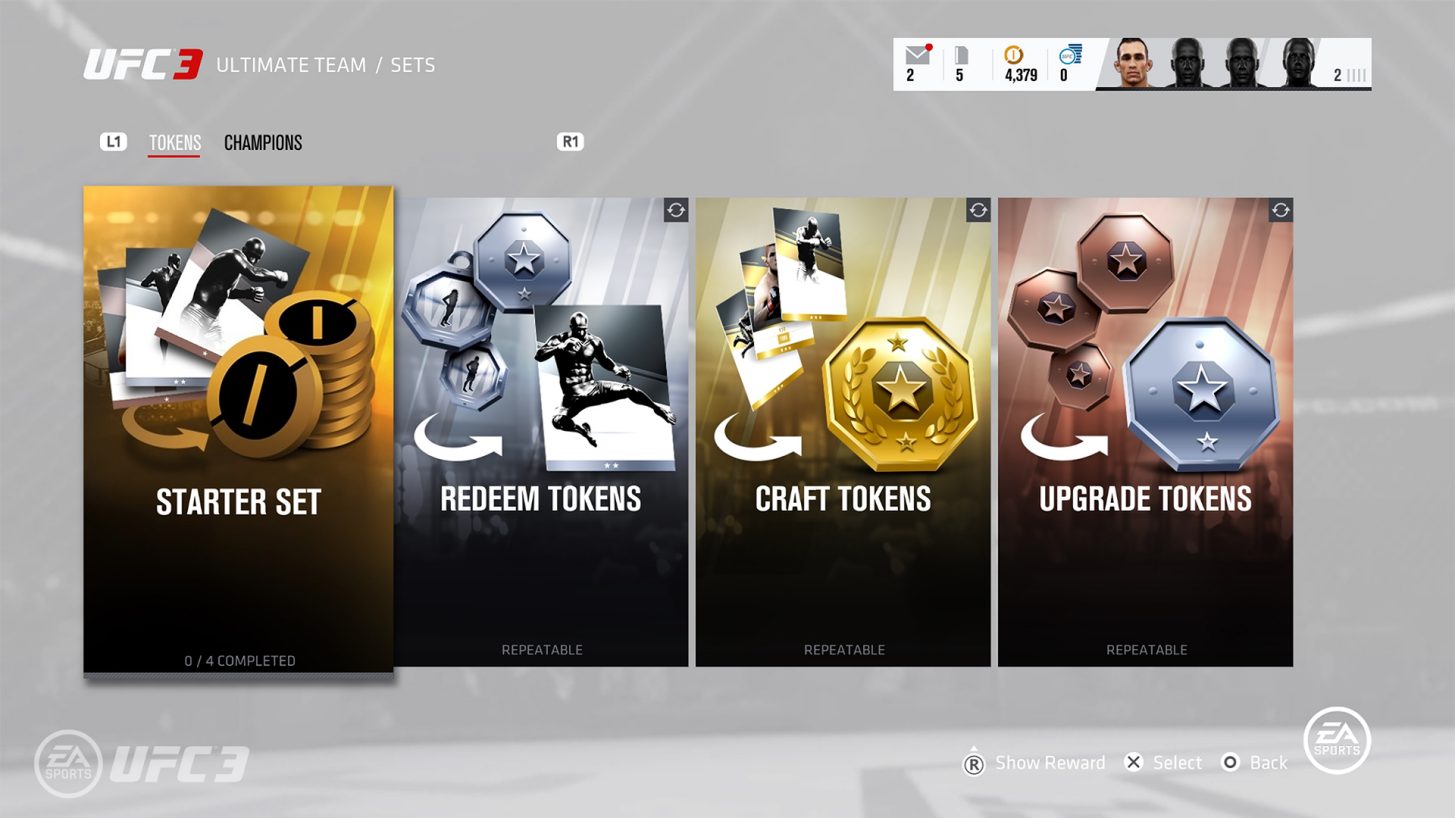Click the coin balance icon
This screenshot has width=1455, height=818.
tap(1012, 56)
